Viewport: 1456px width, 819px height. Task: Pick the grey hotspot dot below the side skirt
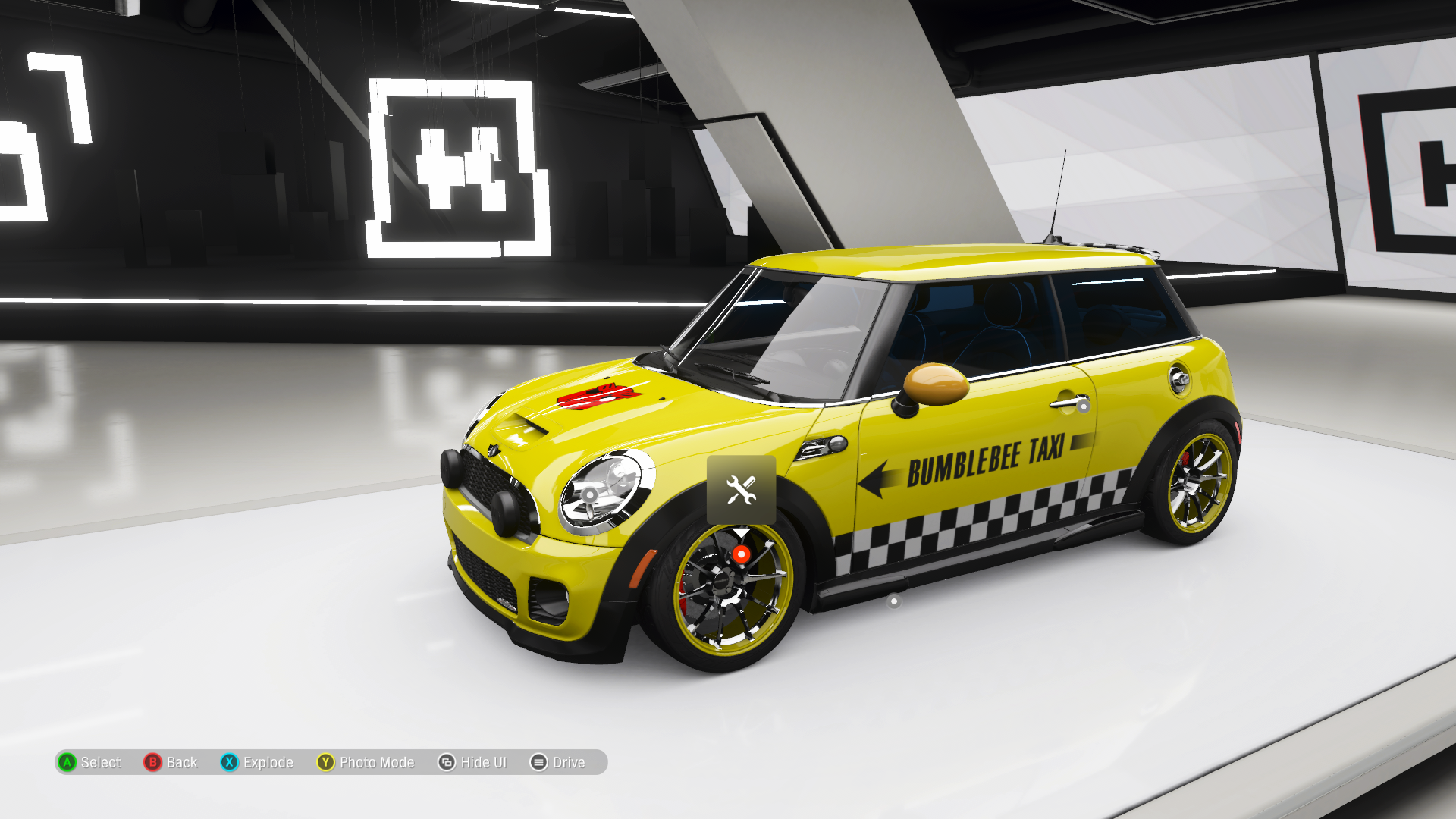point(894,601)
